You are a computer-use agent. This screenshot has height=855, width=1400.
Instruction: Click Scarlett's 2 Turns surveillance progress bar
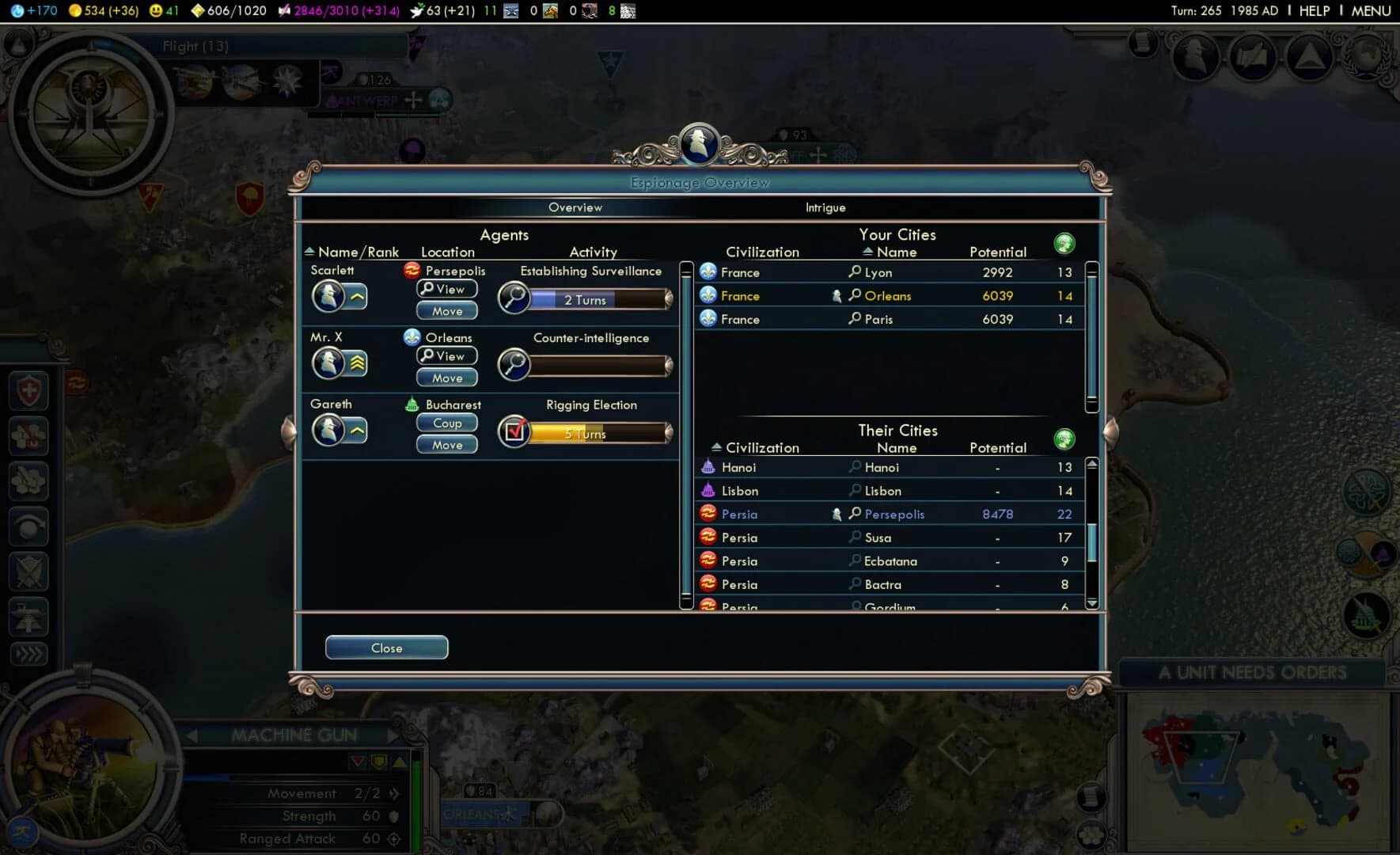(x=585, y=300)
